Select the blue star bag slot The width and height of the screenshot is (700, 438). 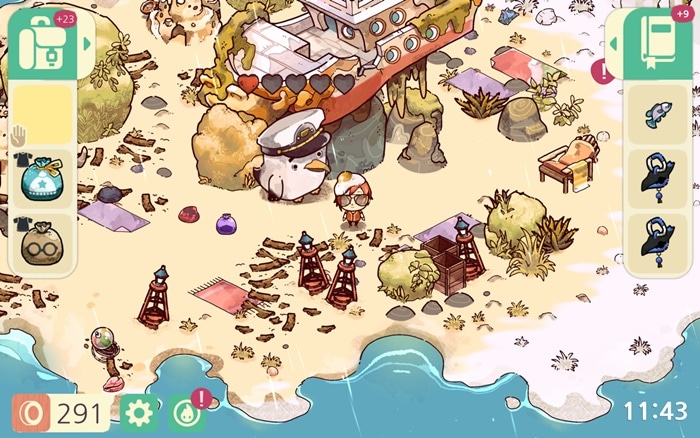(x=43, y=181)
